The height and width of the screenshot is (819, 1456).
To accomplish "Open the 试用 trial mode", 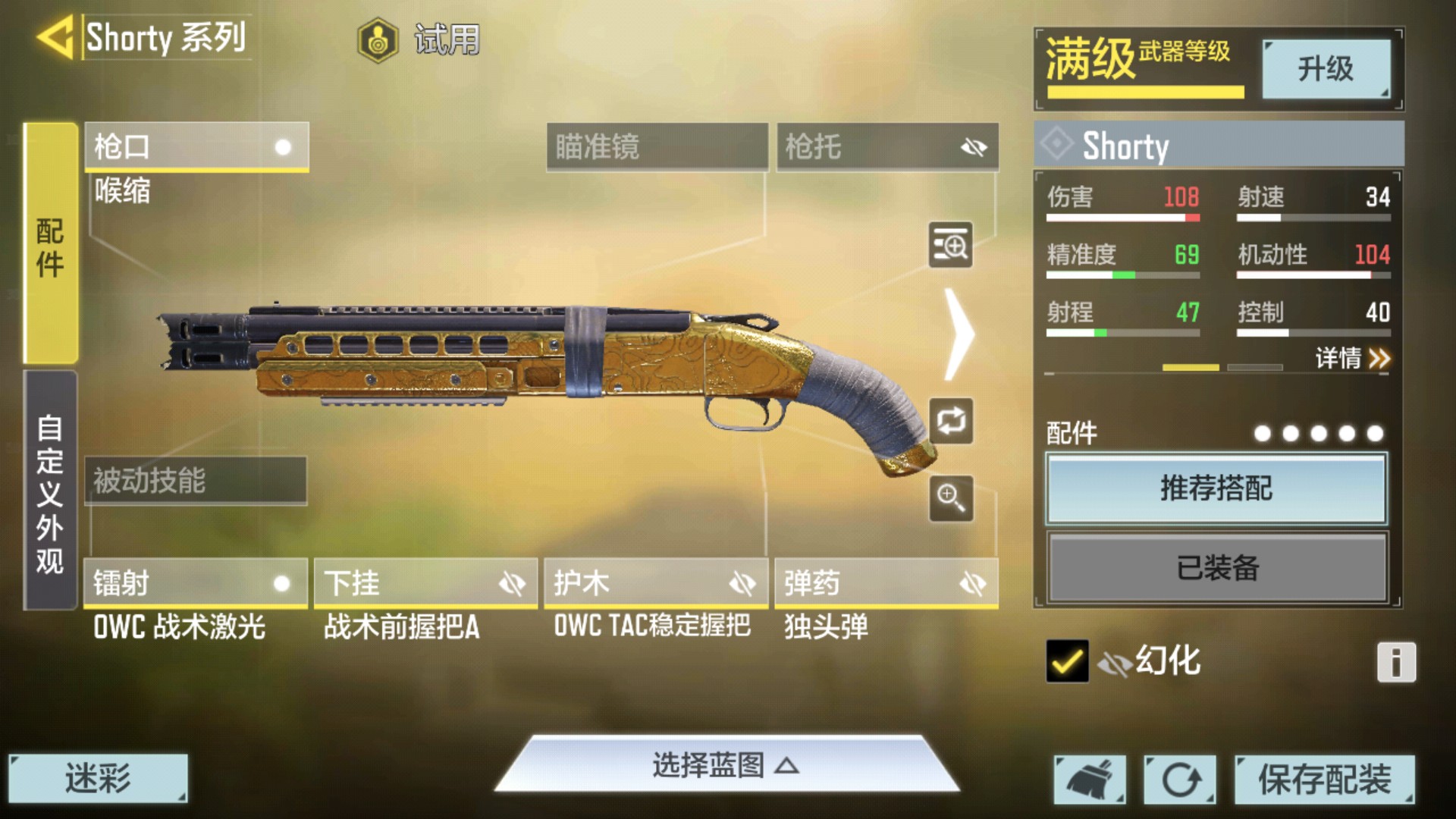I will click(x=419, y=39).
